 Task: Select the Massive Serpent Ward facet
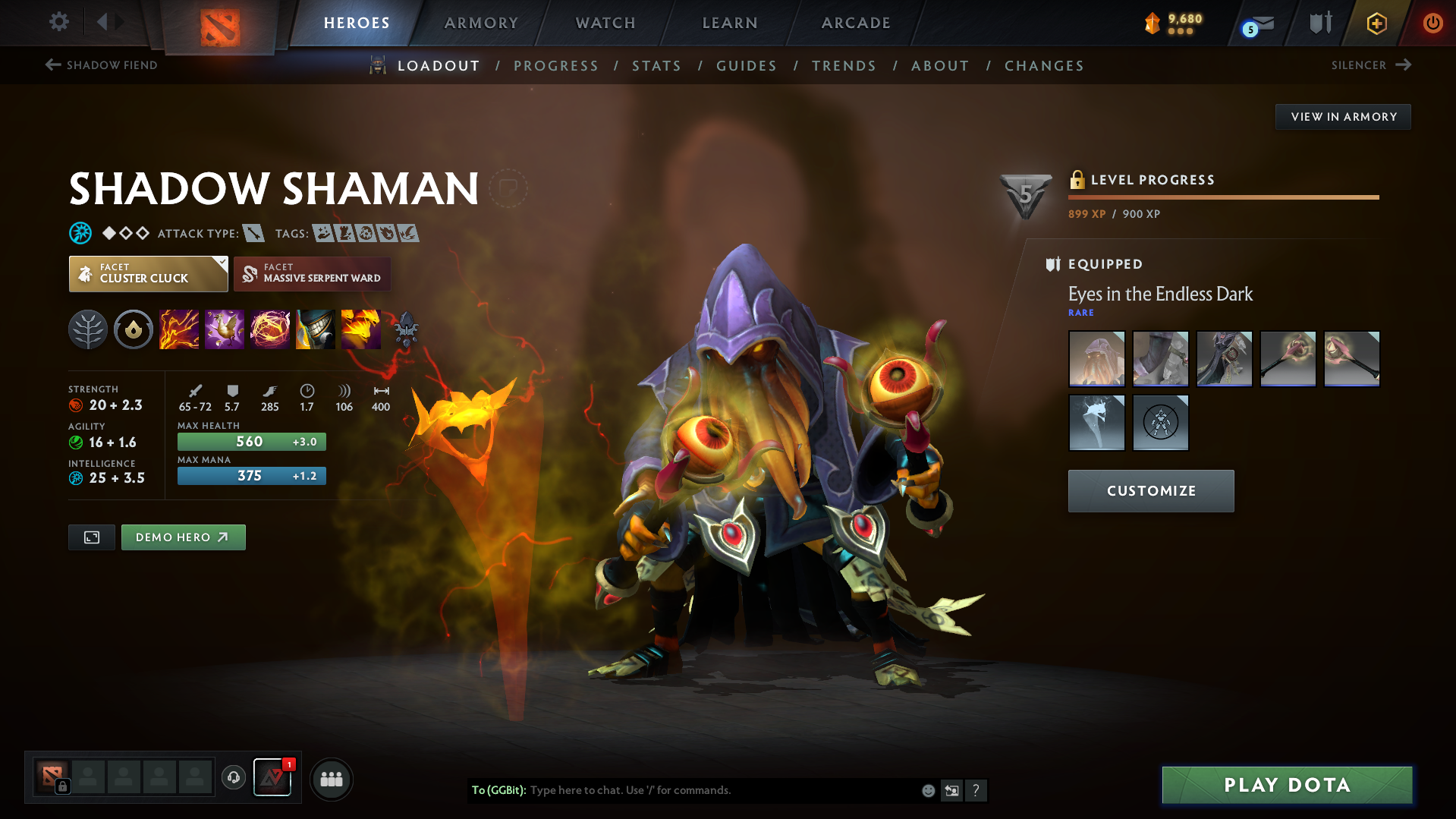[312, 274]
